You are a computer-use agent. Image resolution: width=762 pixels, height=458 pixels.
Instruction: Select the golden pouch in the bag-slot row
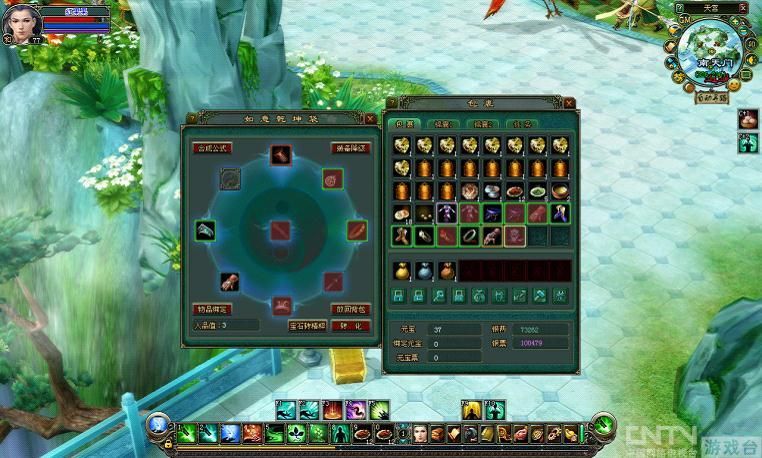click(402, 270)
